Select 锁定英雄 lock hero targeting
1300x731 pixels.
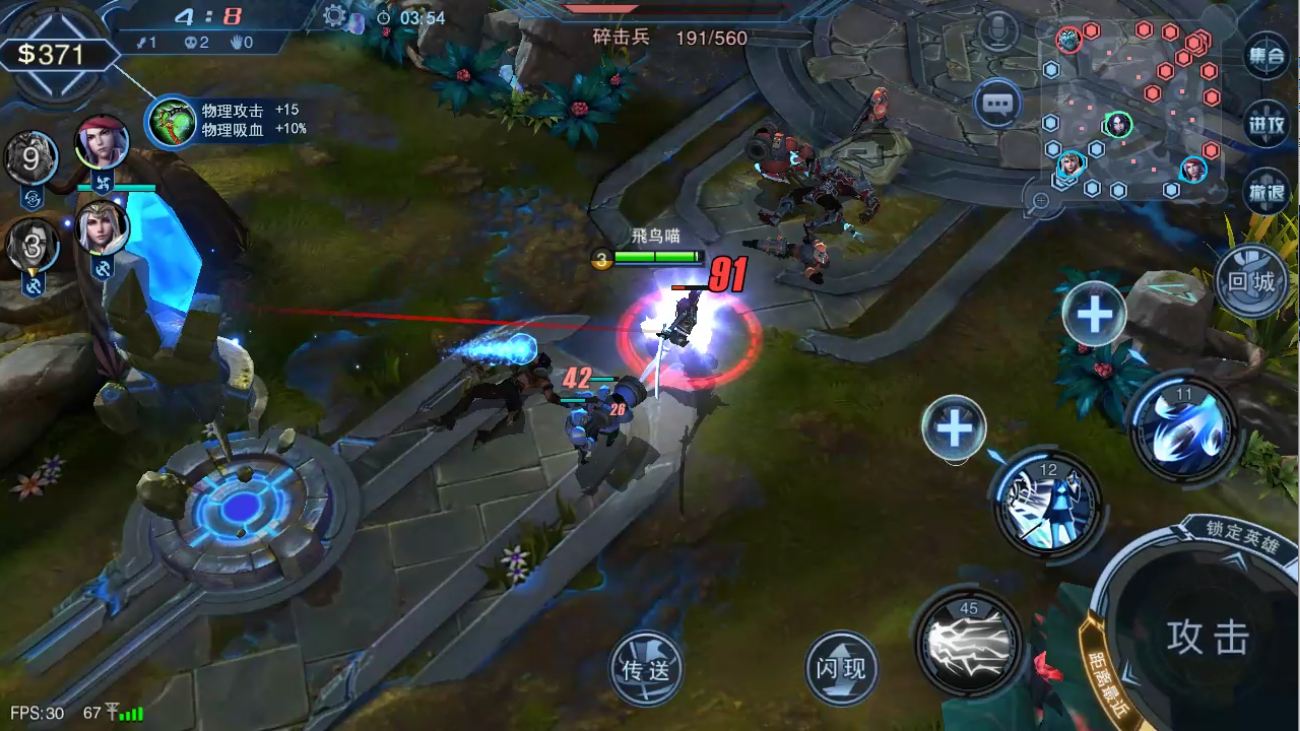(1242, 535)
